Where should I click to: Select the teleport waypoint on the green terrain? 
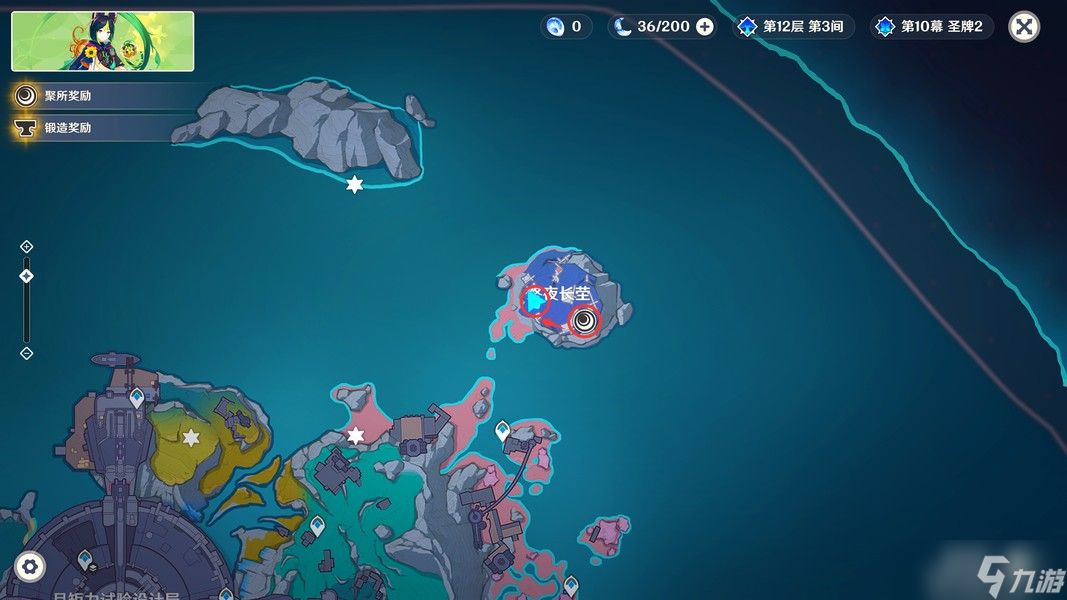tap(317, 524)
